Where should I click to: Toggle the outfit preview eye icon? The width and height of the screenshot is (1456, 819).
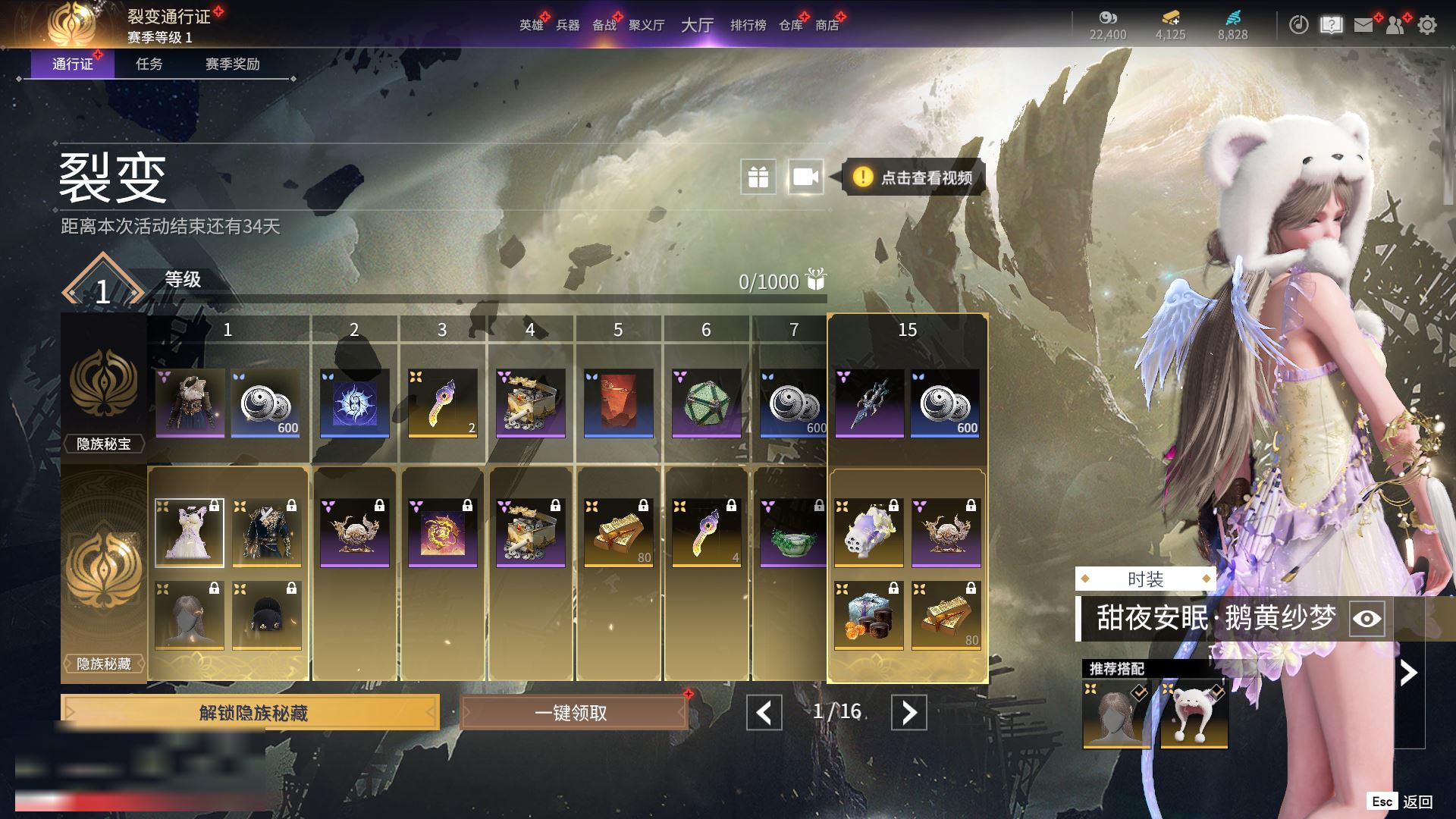[x=1367, y=619]
